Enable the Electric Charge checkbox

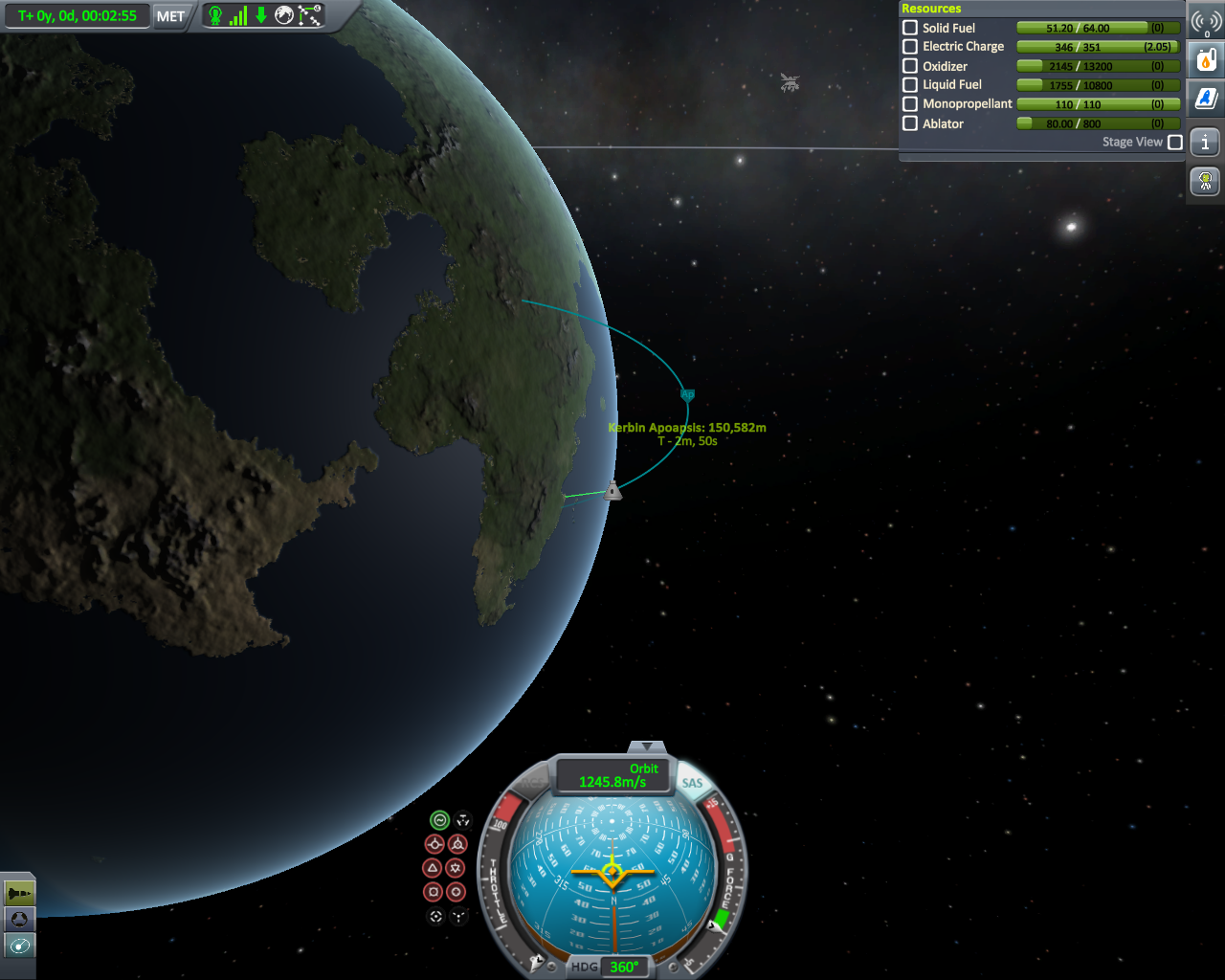(910, 46)
